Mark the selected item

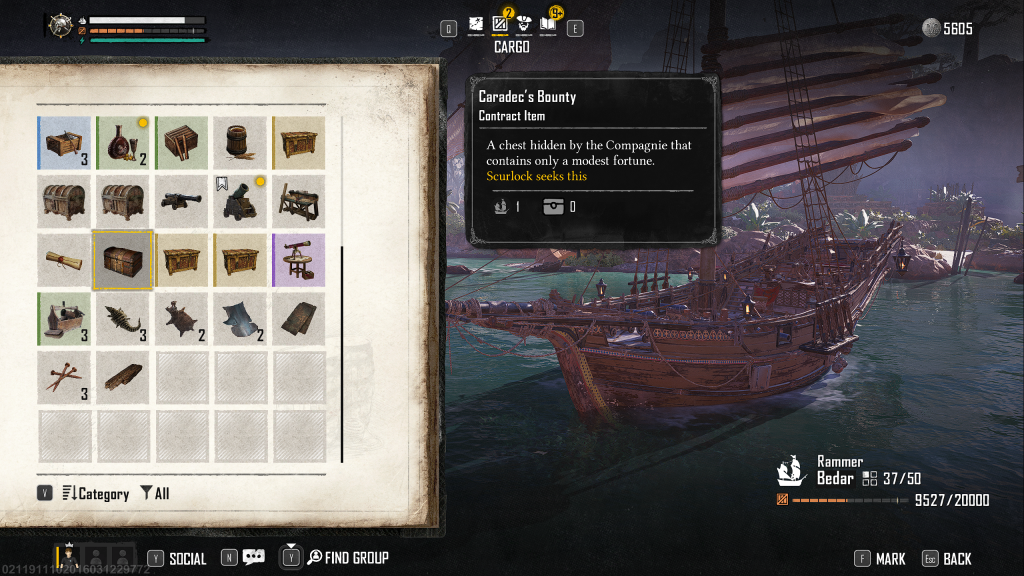click(x=880, y=559)
